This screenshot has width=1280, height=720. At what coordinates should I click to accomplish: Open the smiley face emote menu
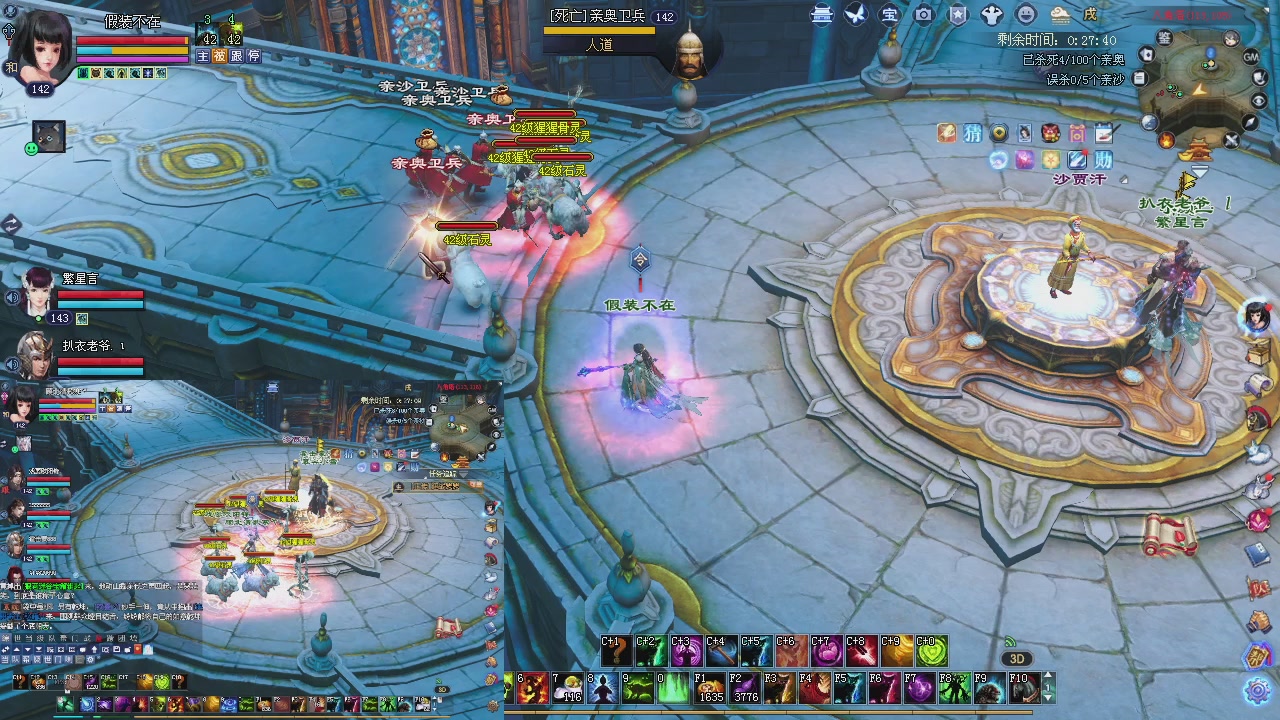tap(1026, 15)
